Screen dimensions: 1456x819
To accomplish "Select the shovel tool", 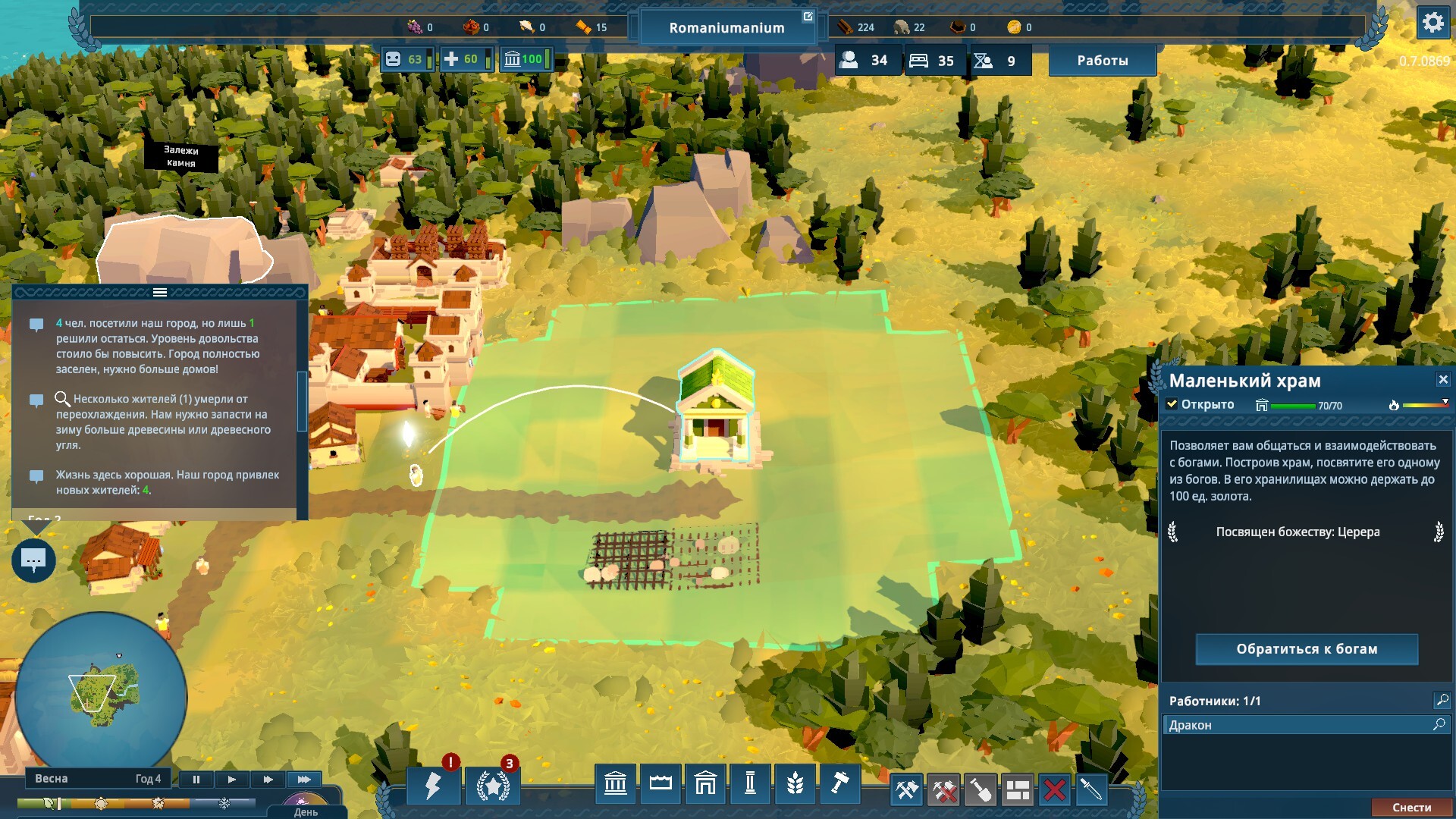I will [981, 790].
